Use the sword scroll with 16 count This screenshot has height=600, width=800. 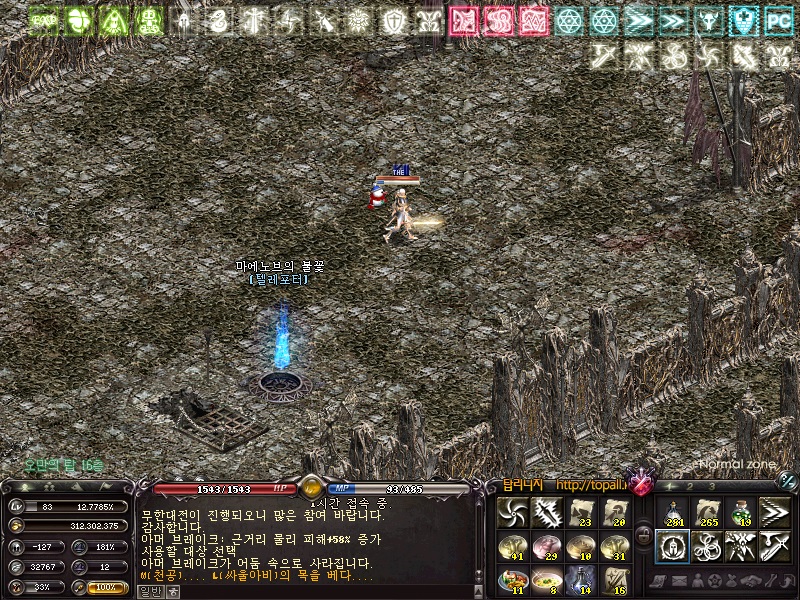(615, 579)
